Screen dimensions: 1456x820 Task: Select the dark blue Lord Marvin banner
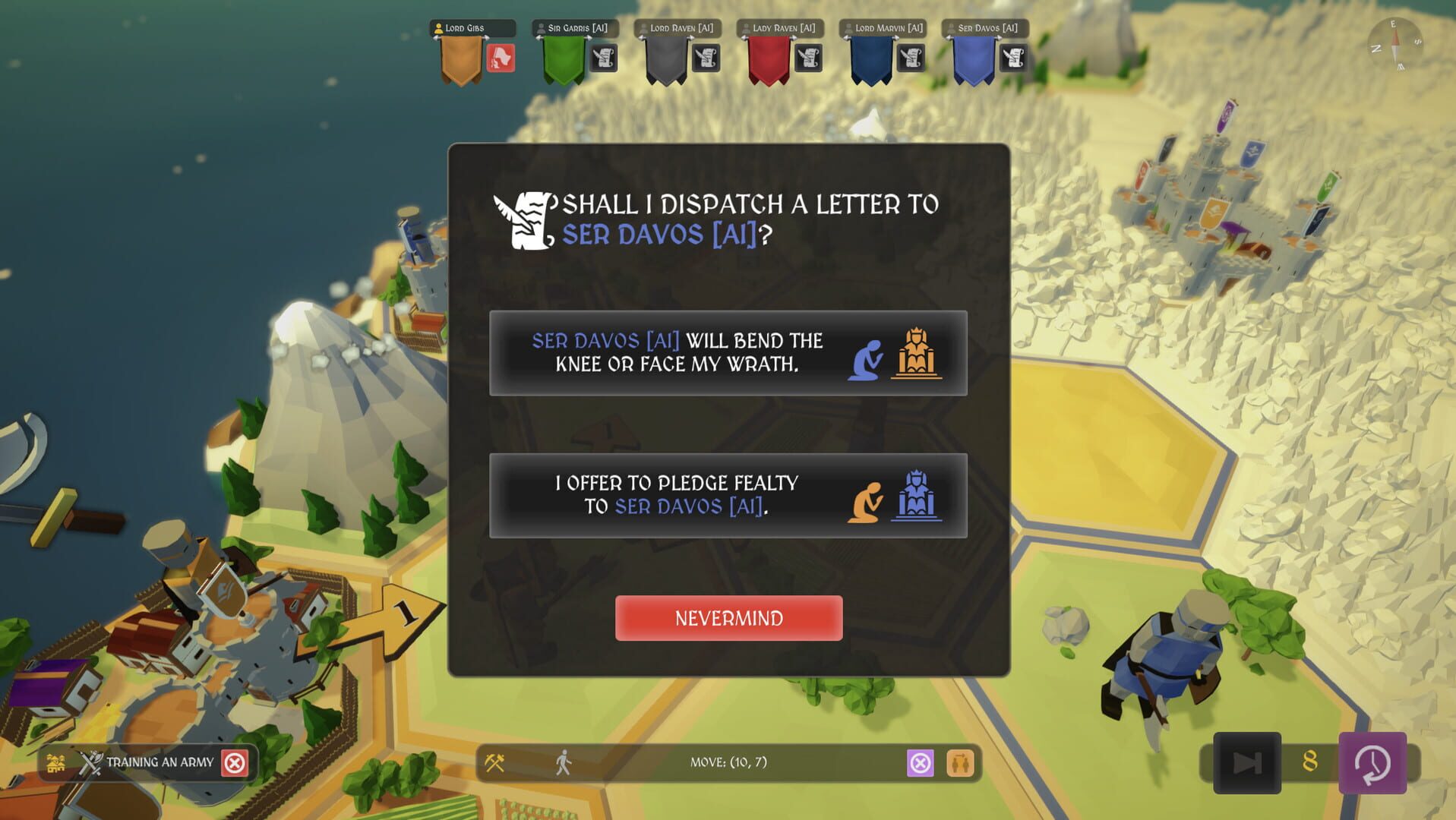coord(871,61)
